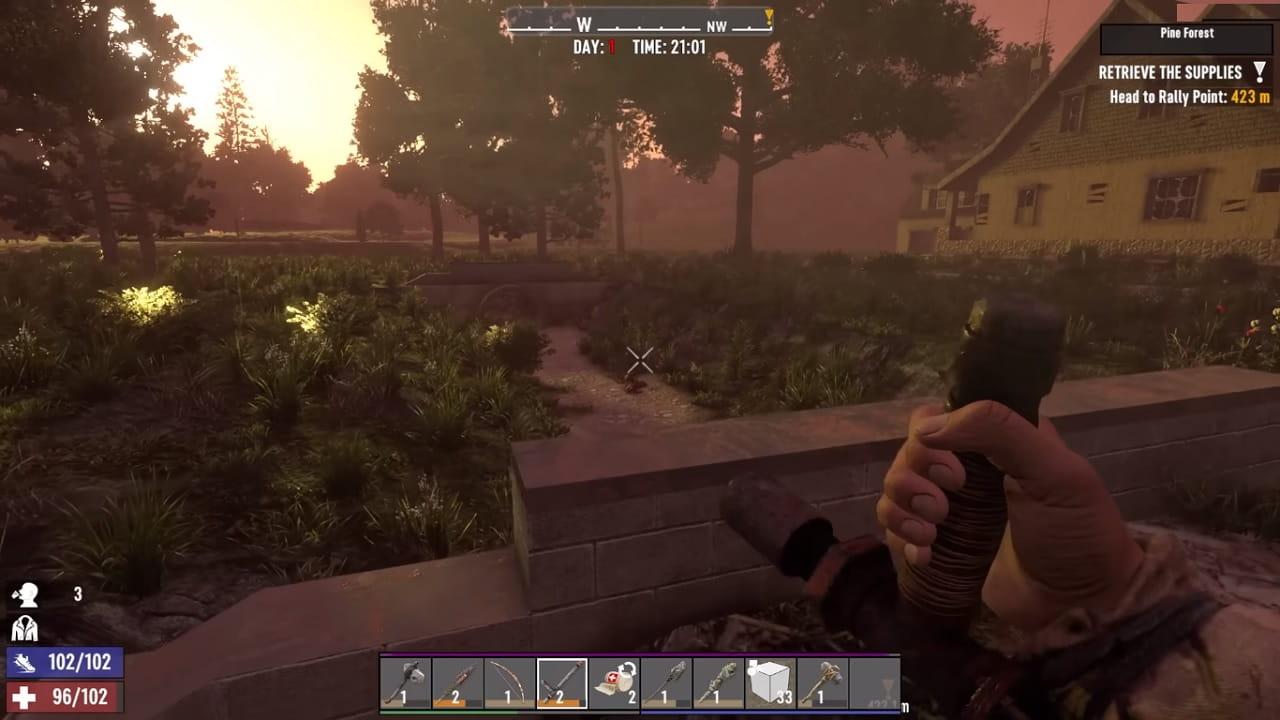Click the DAY 1 TIME 21:01 display
This screenshot has height=720, width=1280.
(x=640, y=44)
